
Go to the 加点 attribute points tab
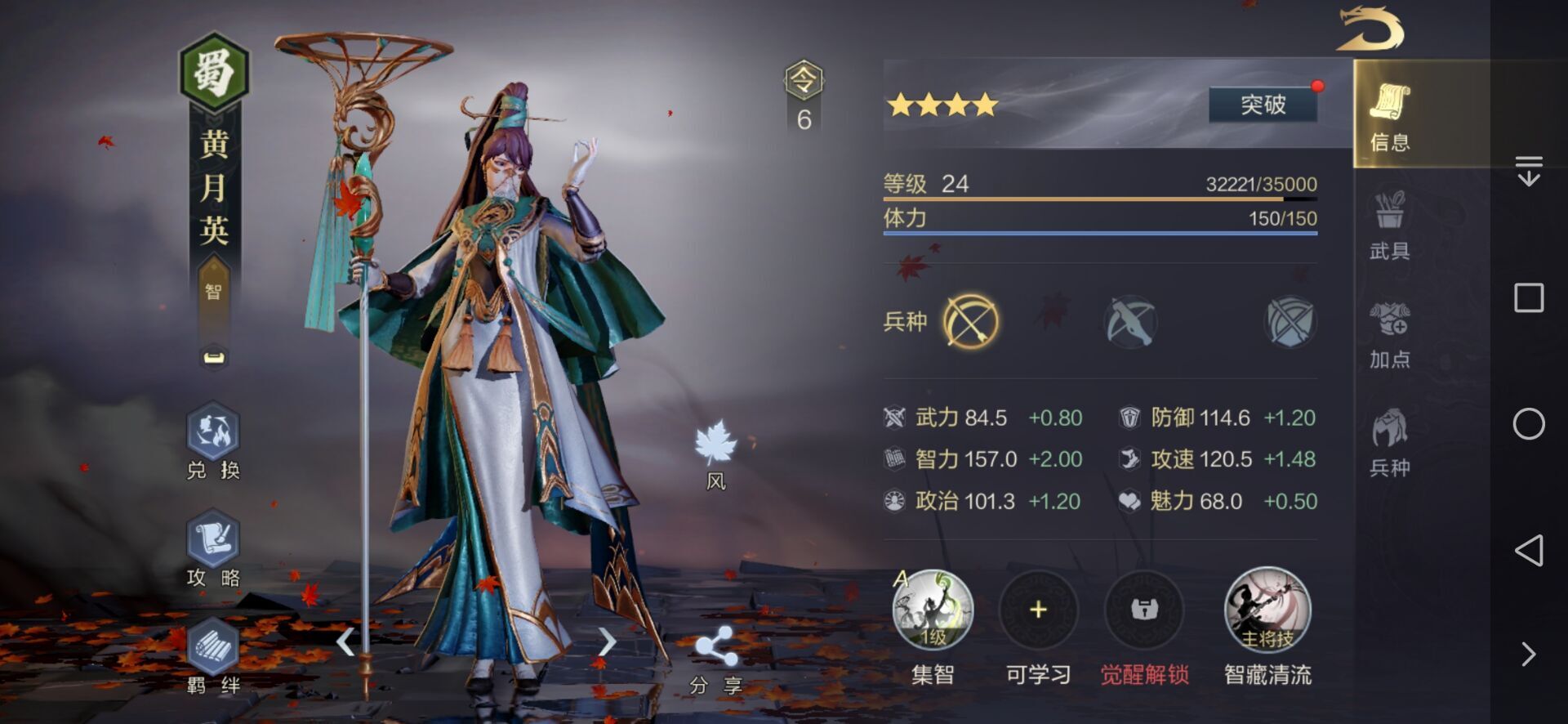click(x=1389, y=333)
